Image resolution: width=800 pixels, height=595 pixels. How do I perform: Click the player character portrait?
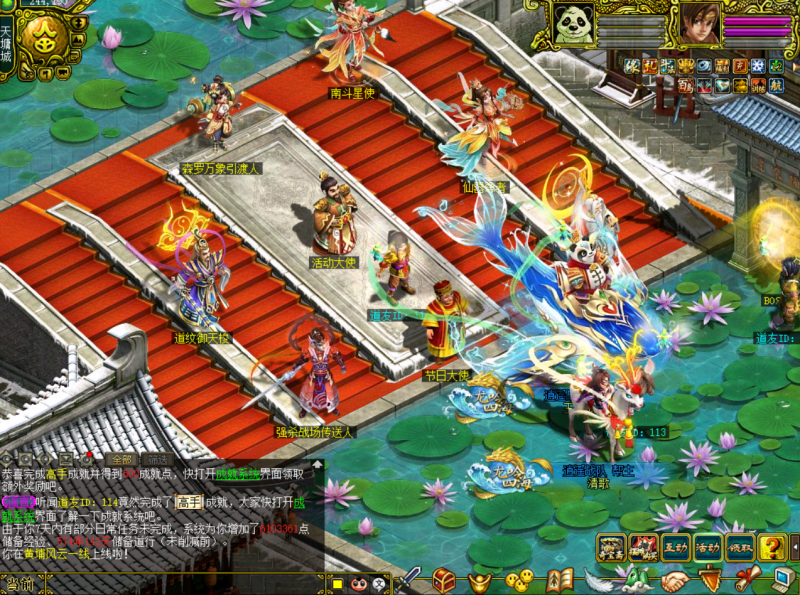(x=696, y=23)
